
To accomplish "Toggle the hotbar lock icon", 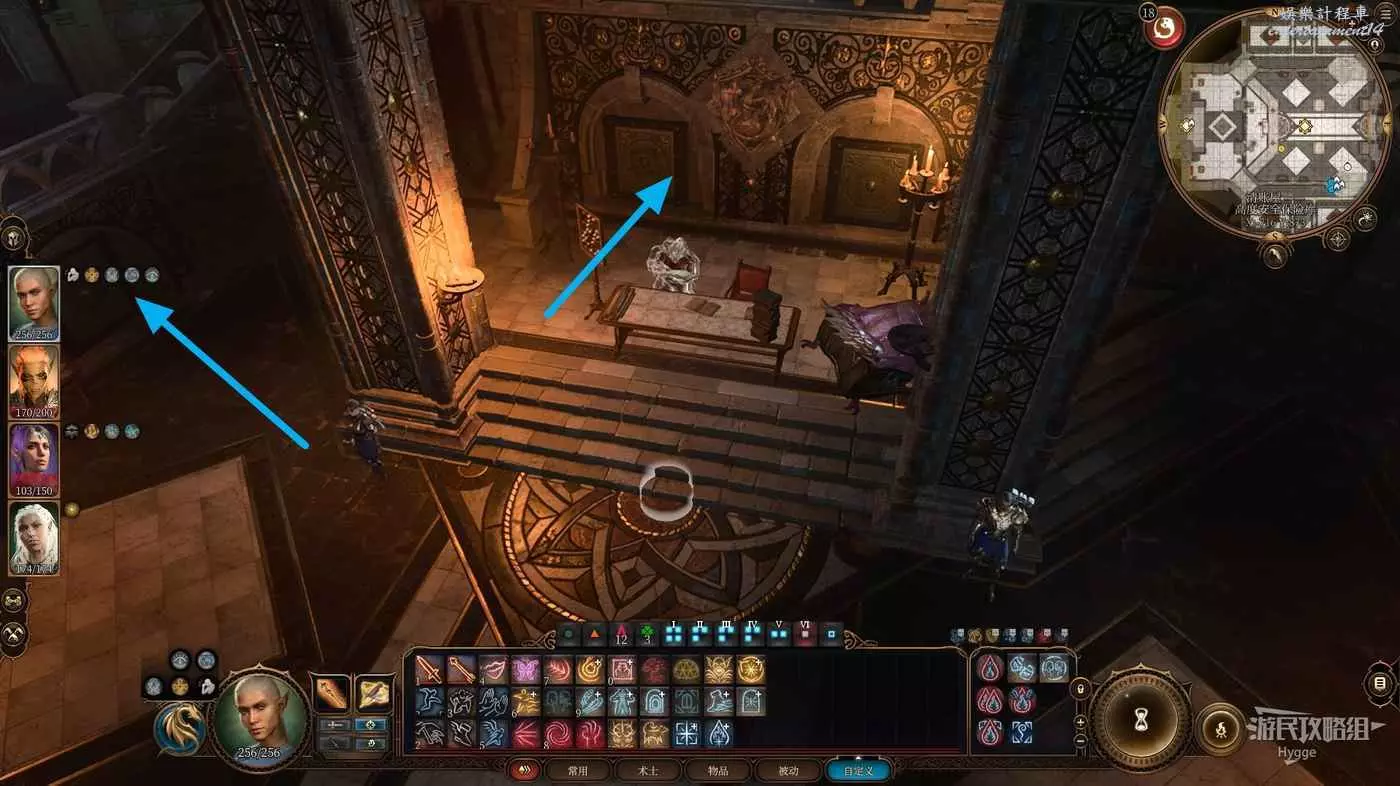I will [1081, 690].
